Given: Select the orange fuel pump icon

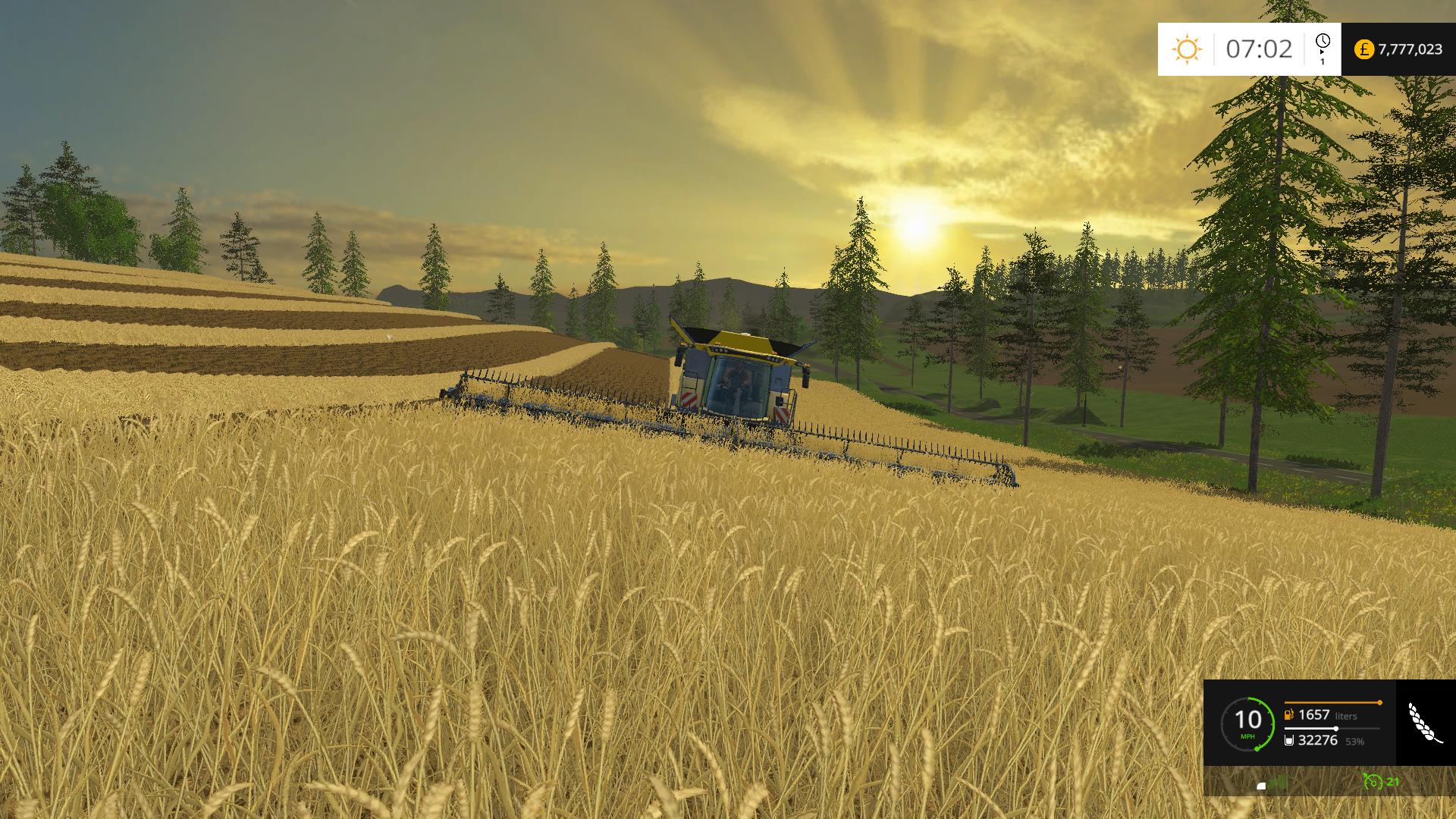Looking at the screenshot, I should coord(1288,714).
